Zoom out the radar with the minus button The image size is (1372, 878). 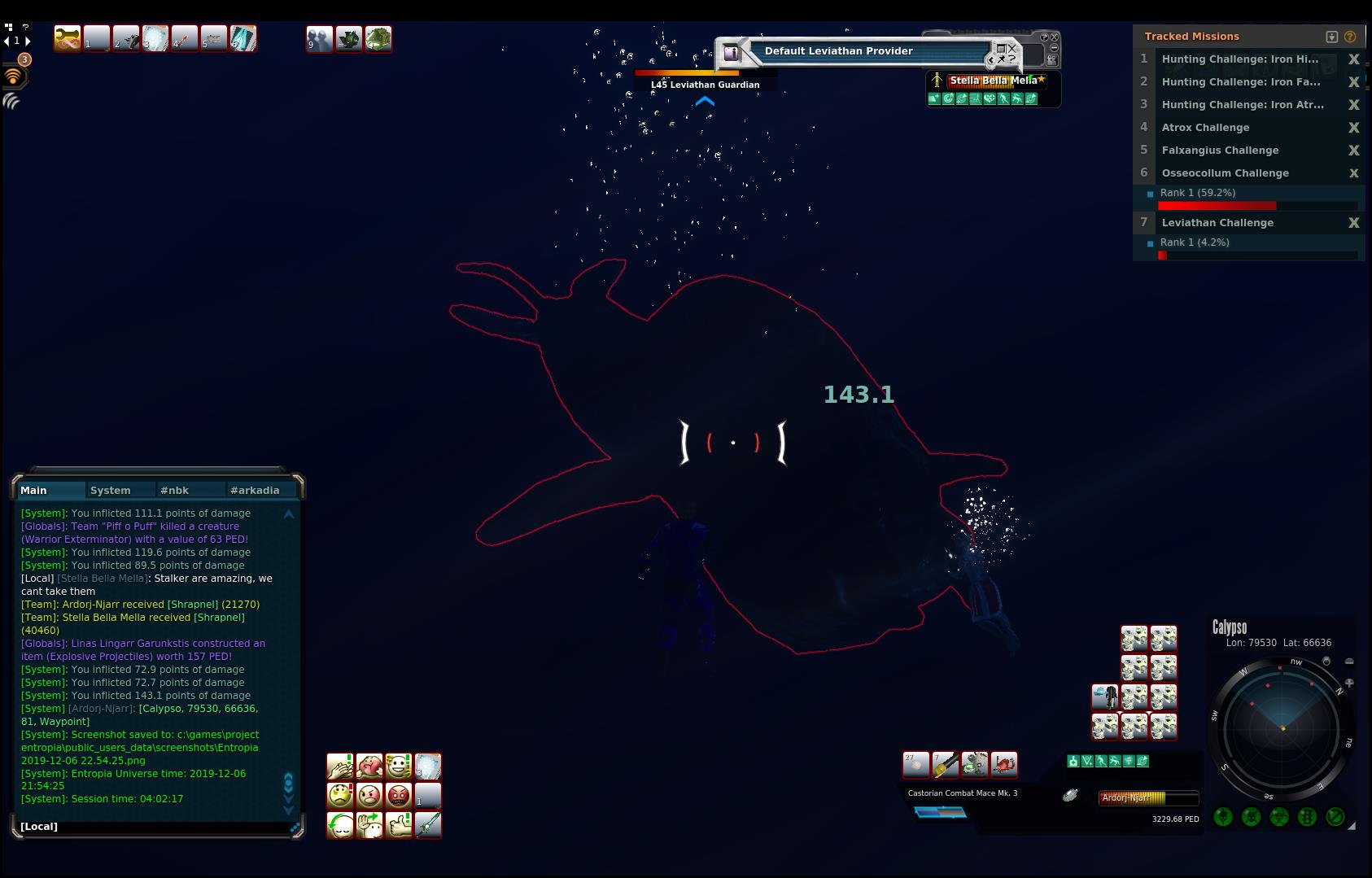[1349, 662]
